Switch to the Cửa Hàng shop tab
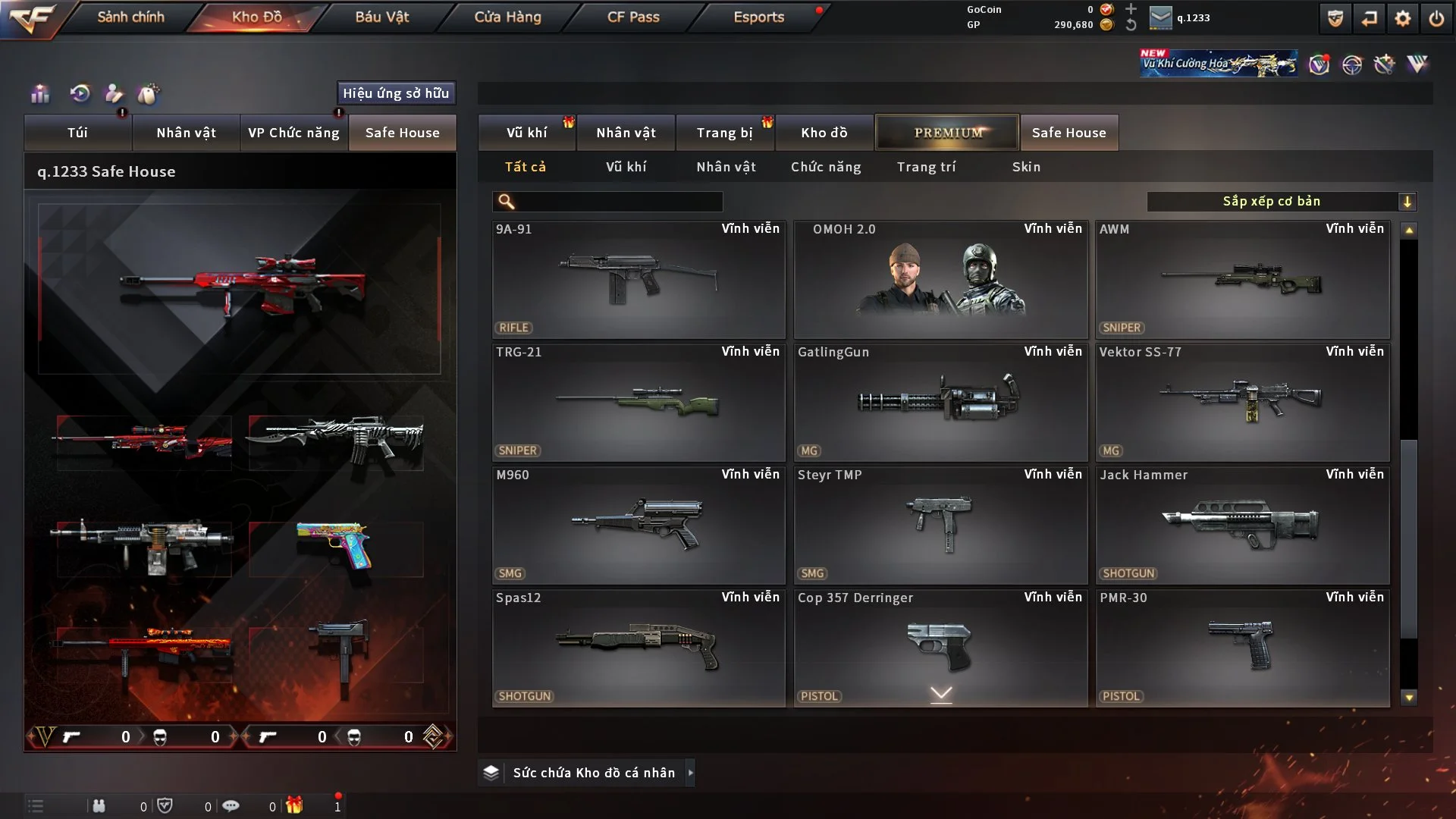The image size is (1456, 819). click(507, 17)
